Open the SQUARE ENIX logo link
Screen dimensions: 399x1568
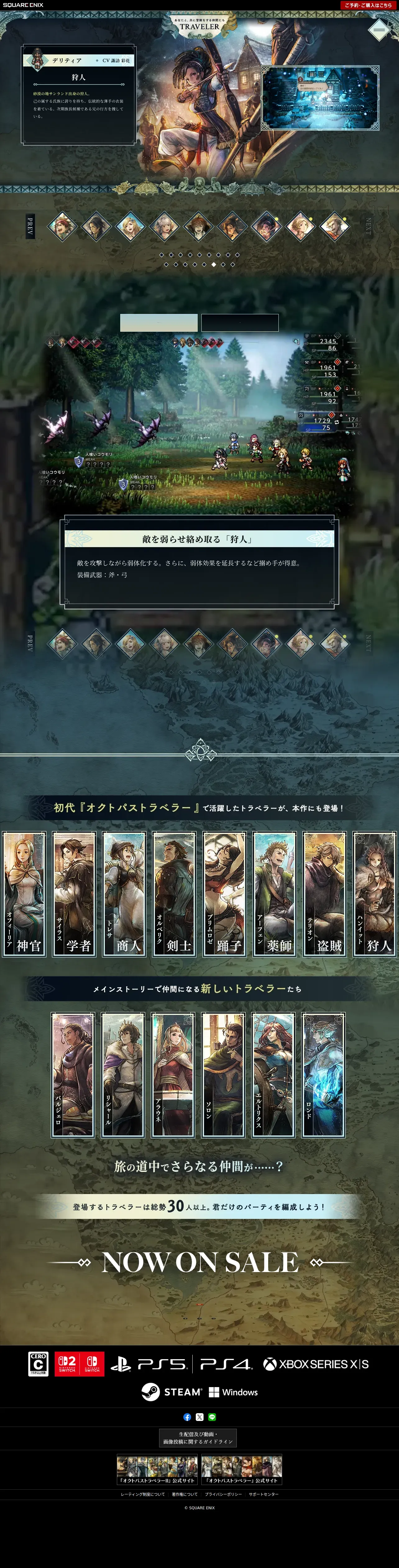pos(22,5)
